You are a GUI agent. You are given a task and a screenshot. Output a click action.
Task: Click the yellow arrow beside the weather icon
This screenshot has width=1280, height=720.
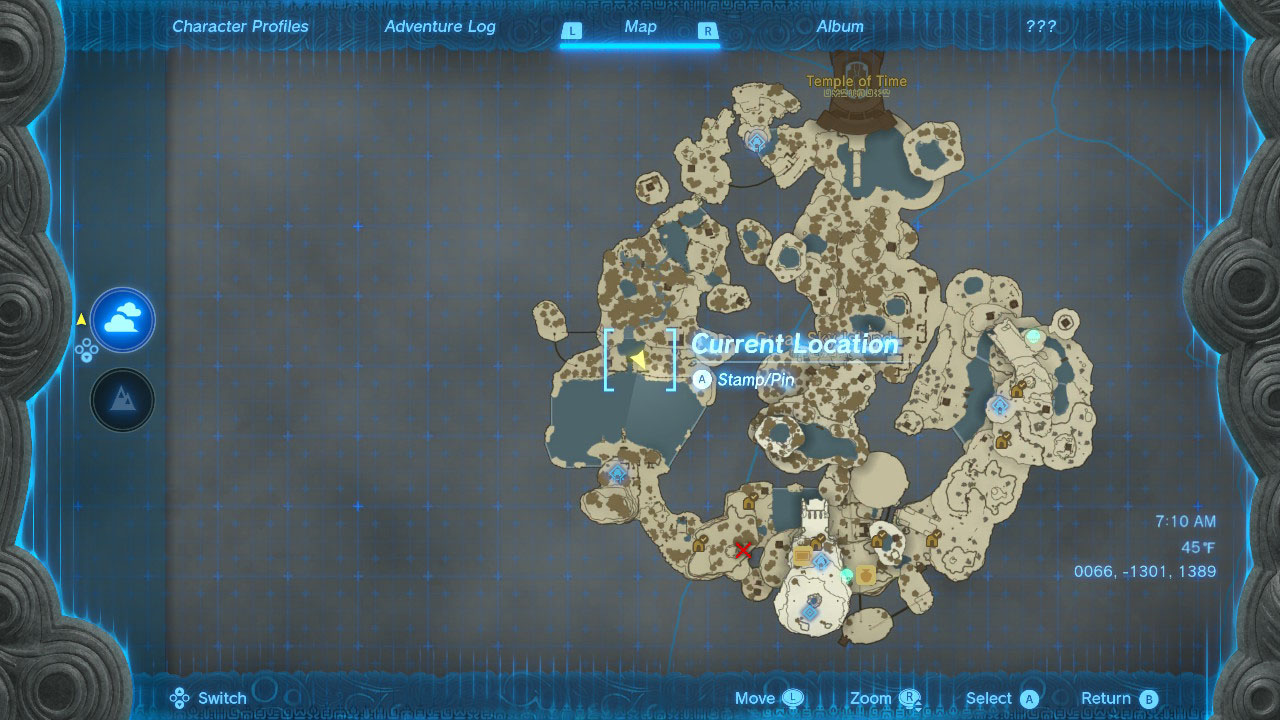(82, 318)
